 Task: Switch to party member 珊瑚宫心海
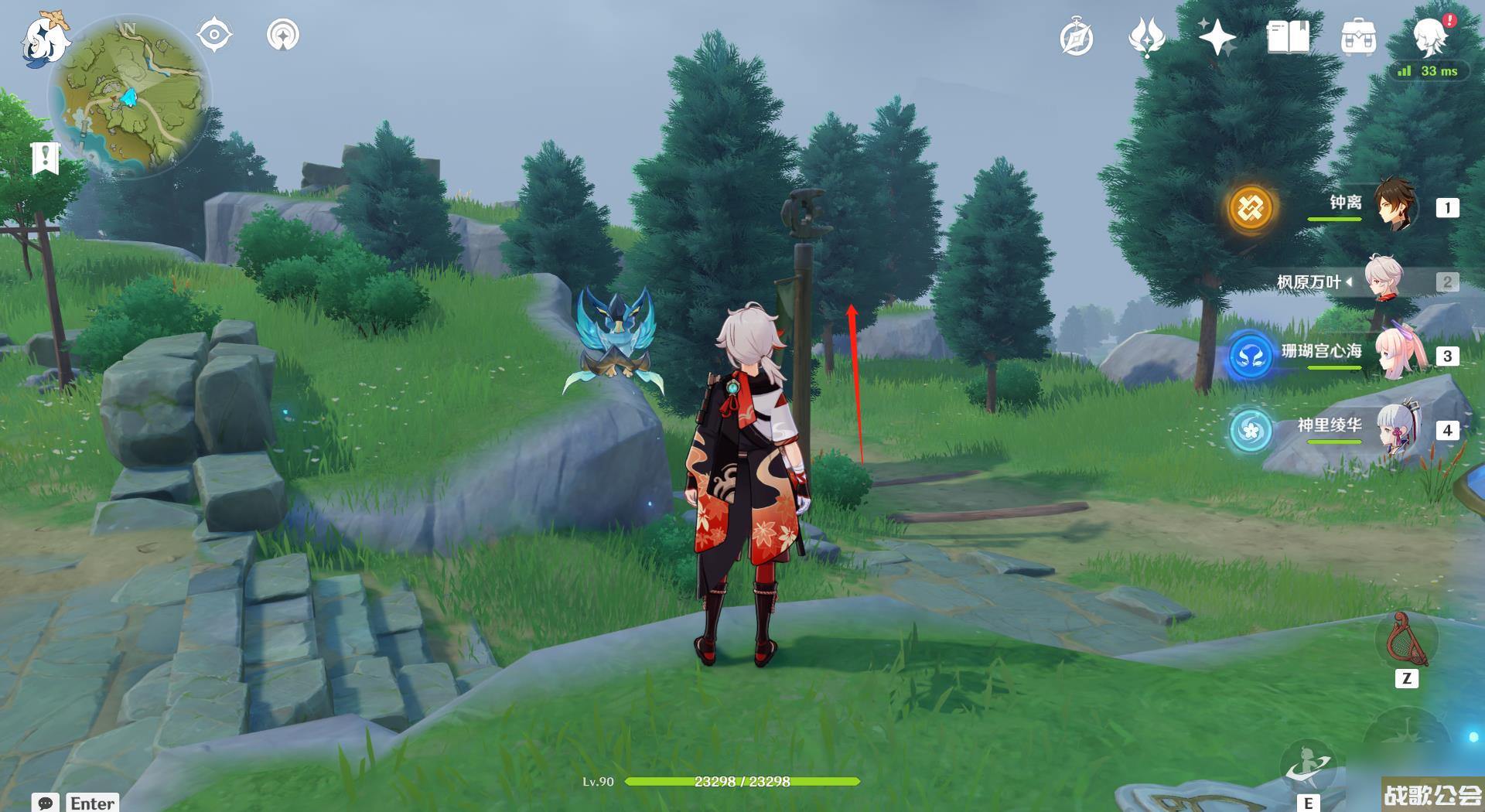point(1395,356)
